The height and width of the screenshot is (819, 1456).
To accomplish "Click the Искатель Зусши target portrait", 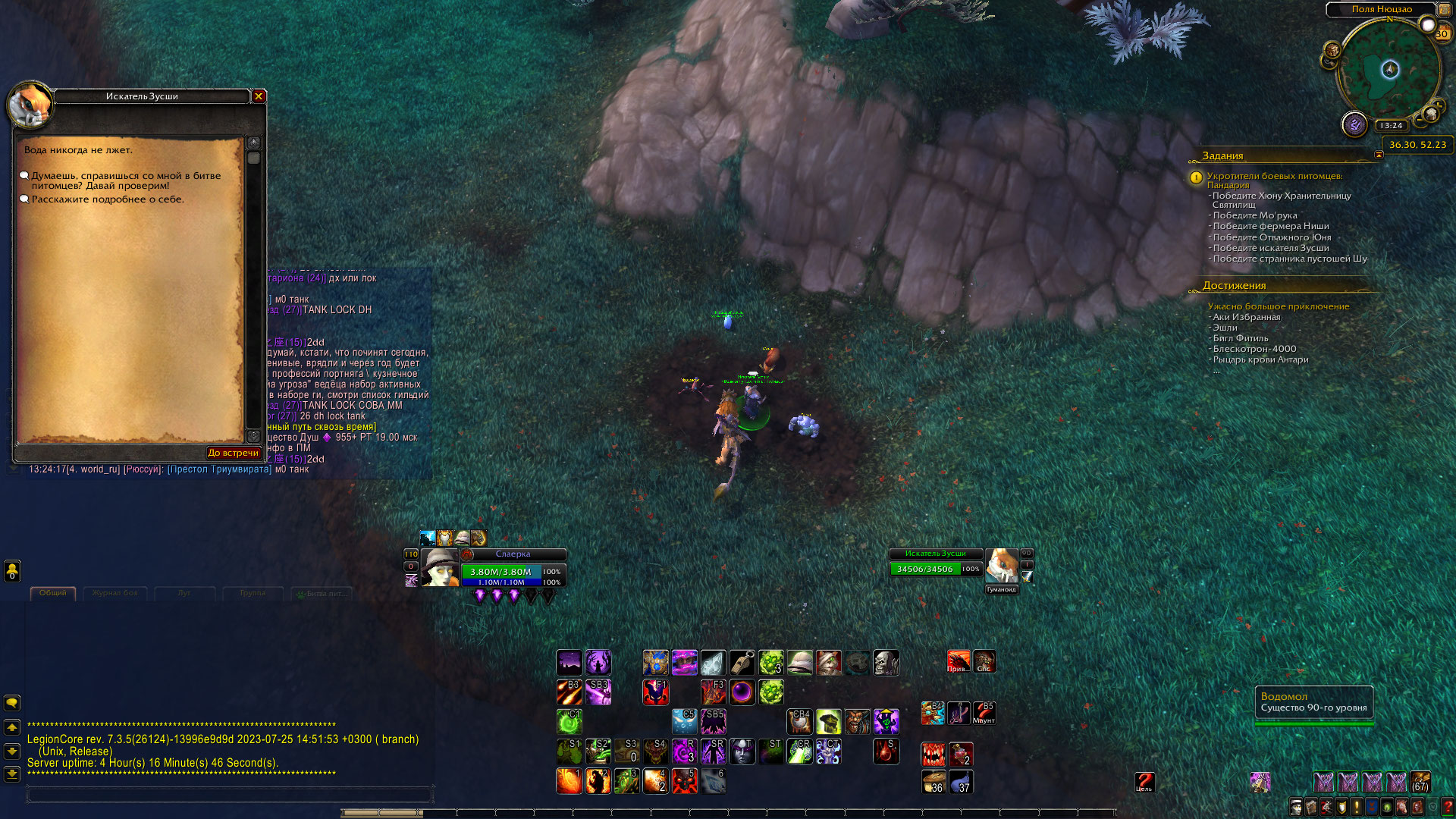I will (x=1001, y=566).
